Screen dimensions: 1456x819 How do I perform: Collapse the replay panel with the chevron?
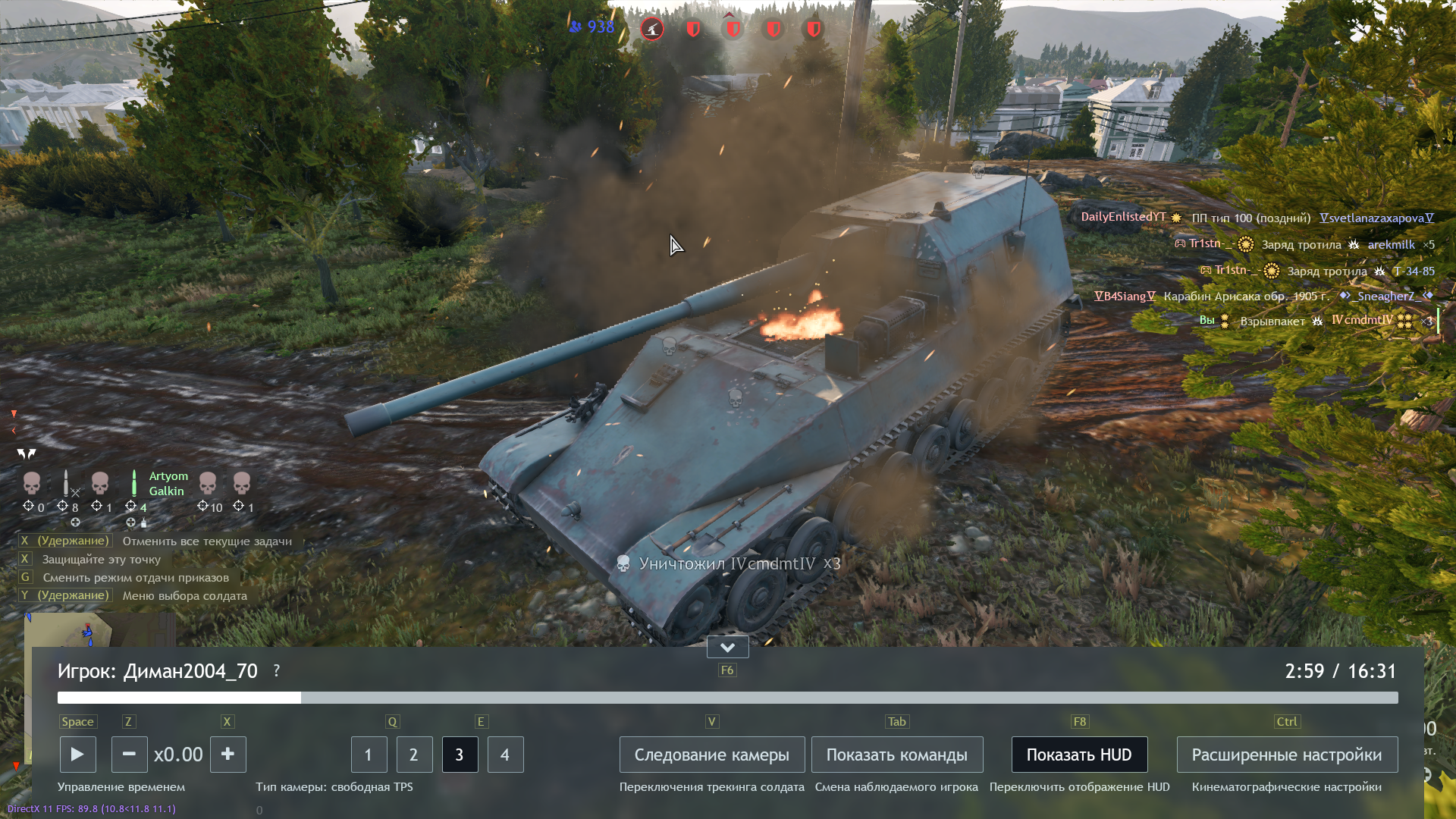point(727,647)
